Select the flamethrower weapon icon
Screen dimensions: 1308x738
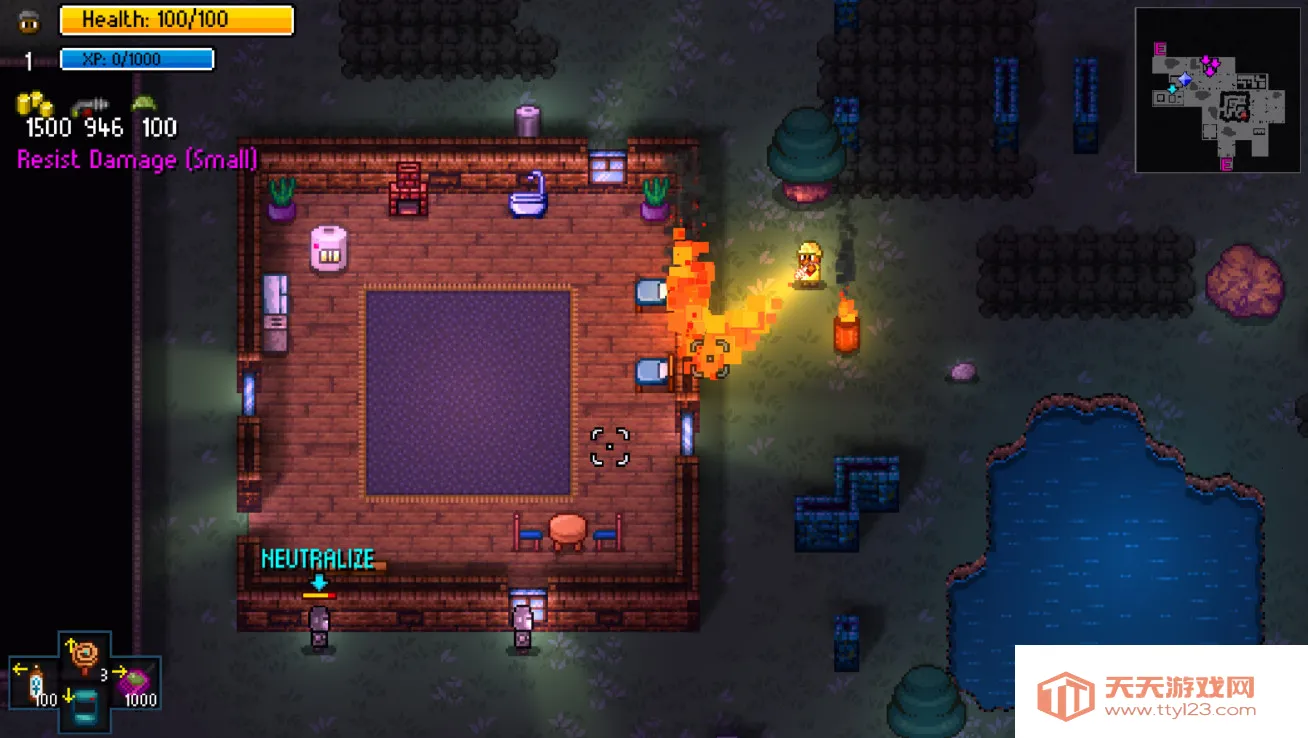[x=88, y=106]
